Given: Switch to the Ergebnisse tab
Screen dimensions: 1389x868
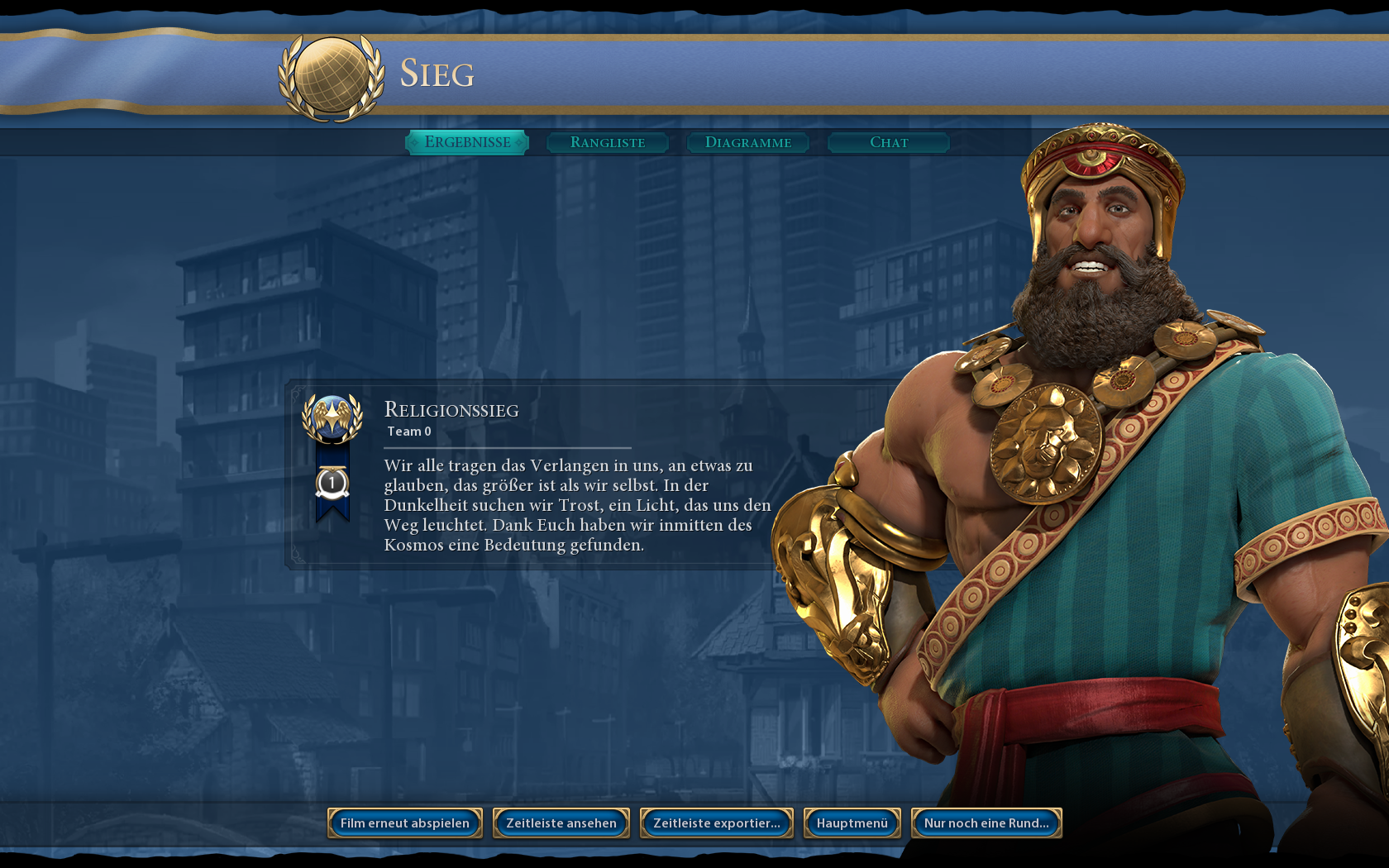Looking at the screenshot, I should [467, 142].
